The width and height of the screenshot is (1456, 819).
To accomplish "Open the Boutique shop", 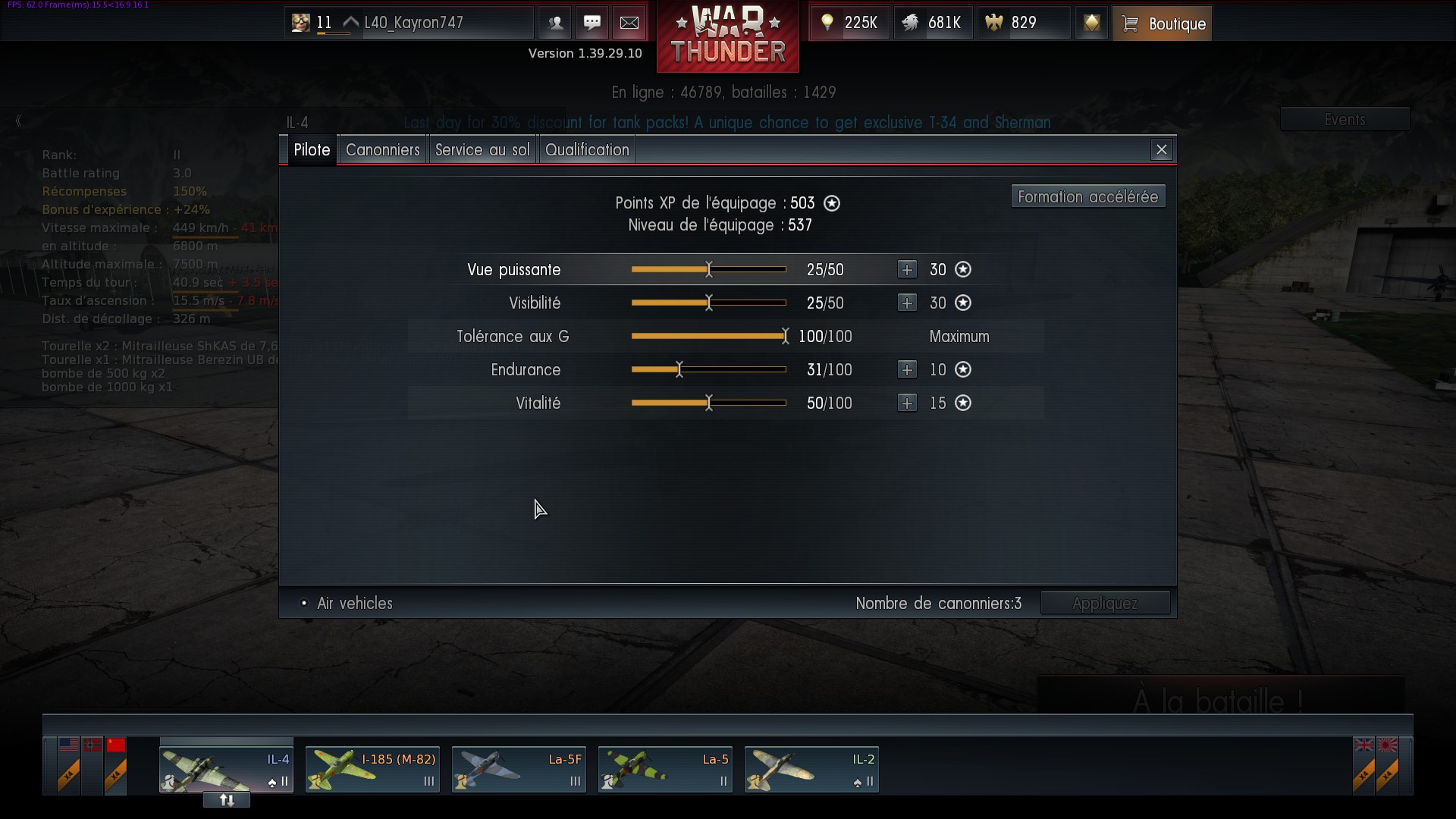I will tap(1162, 24).
